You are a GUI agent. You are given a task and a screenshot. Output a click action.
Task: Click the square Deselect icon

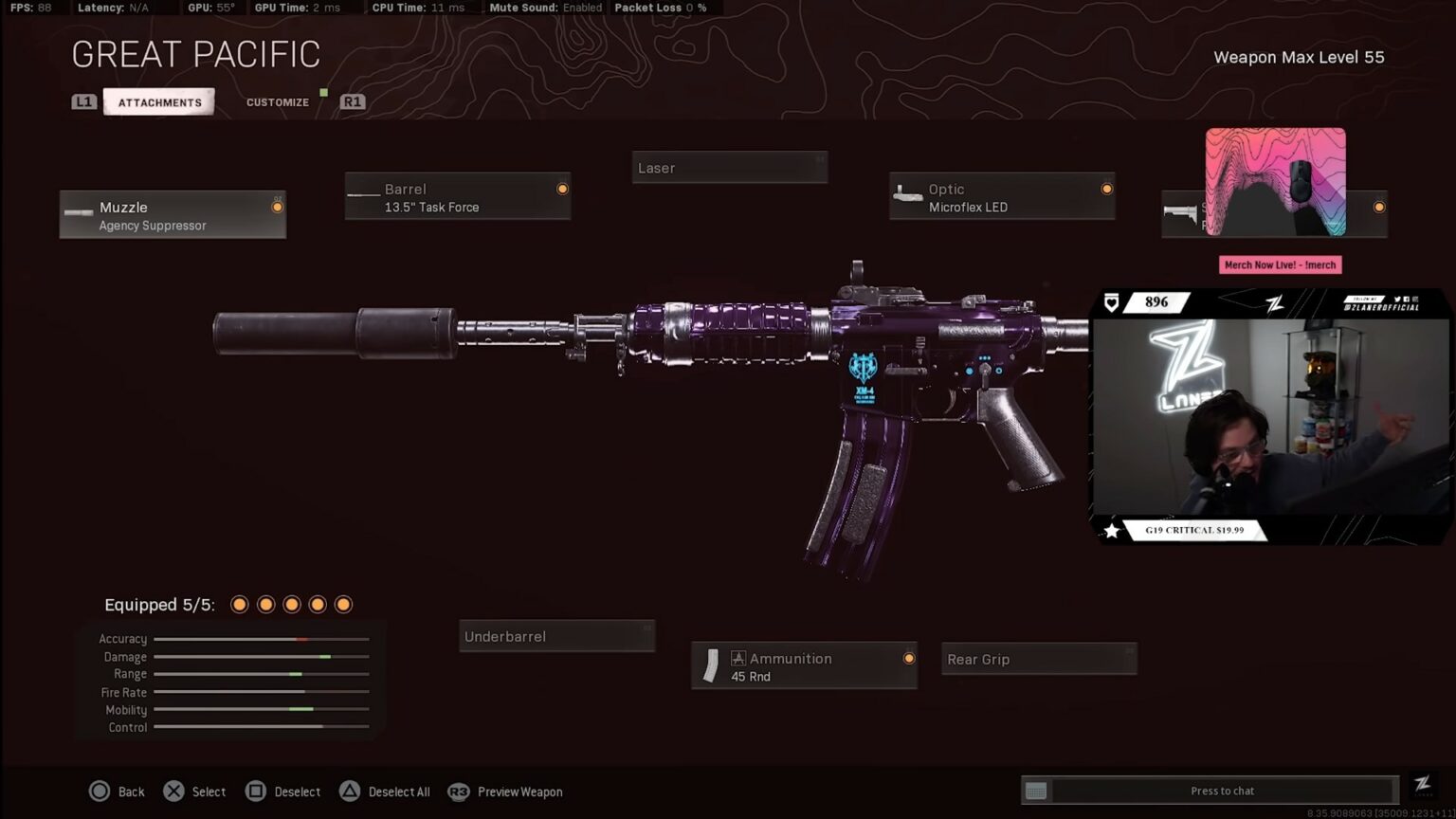257,791
